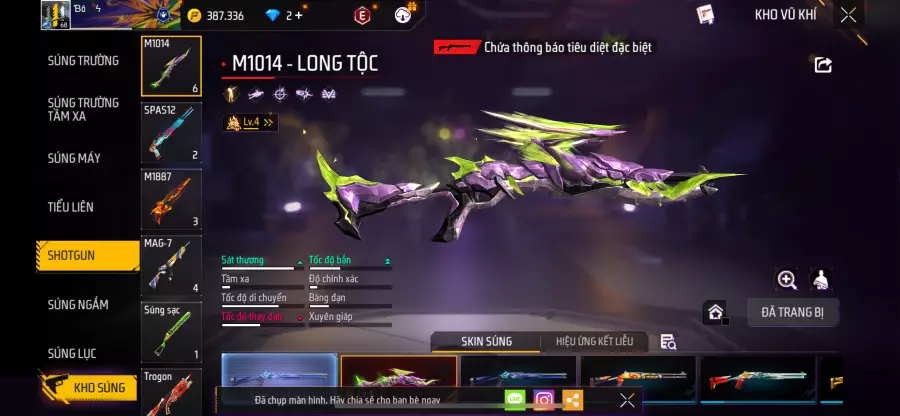Select the Súng Máy category
Image resolution: width=900 pixels, height=416 pixels.
[x=74, y=158]
